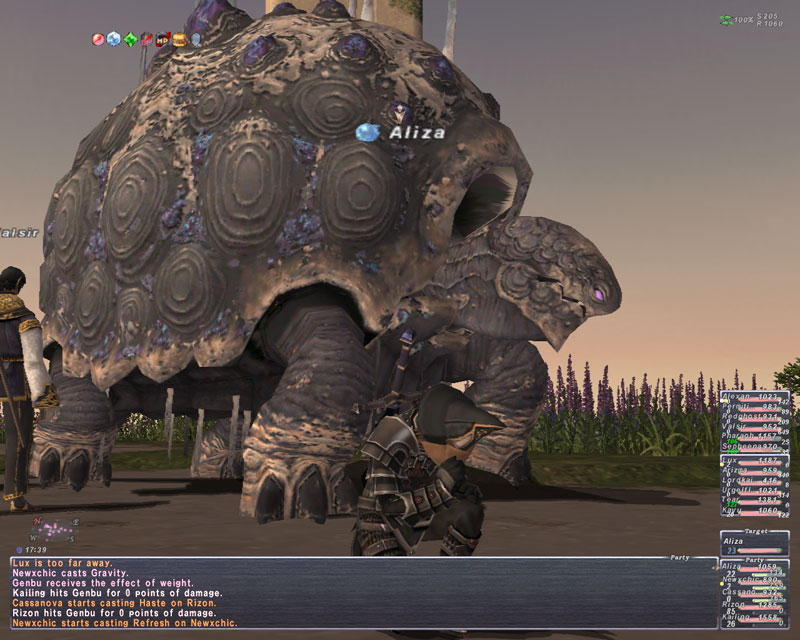Click the Target window showing Aliza
800x640 pixels.
[x=754, y=543]
